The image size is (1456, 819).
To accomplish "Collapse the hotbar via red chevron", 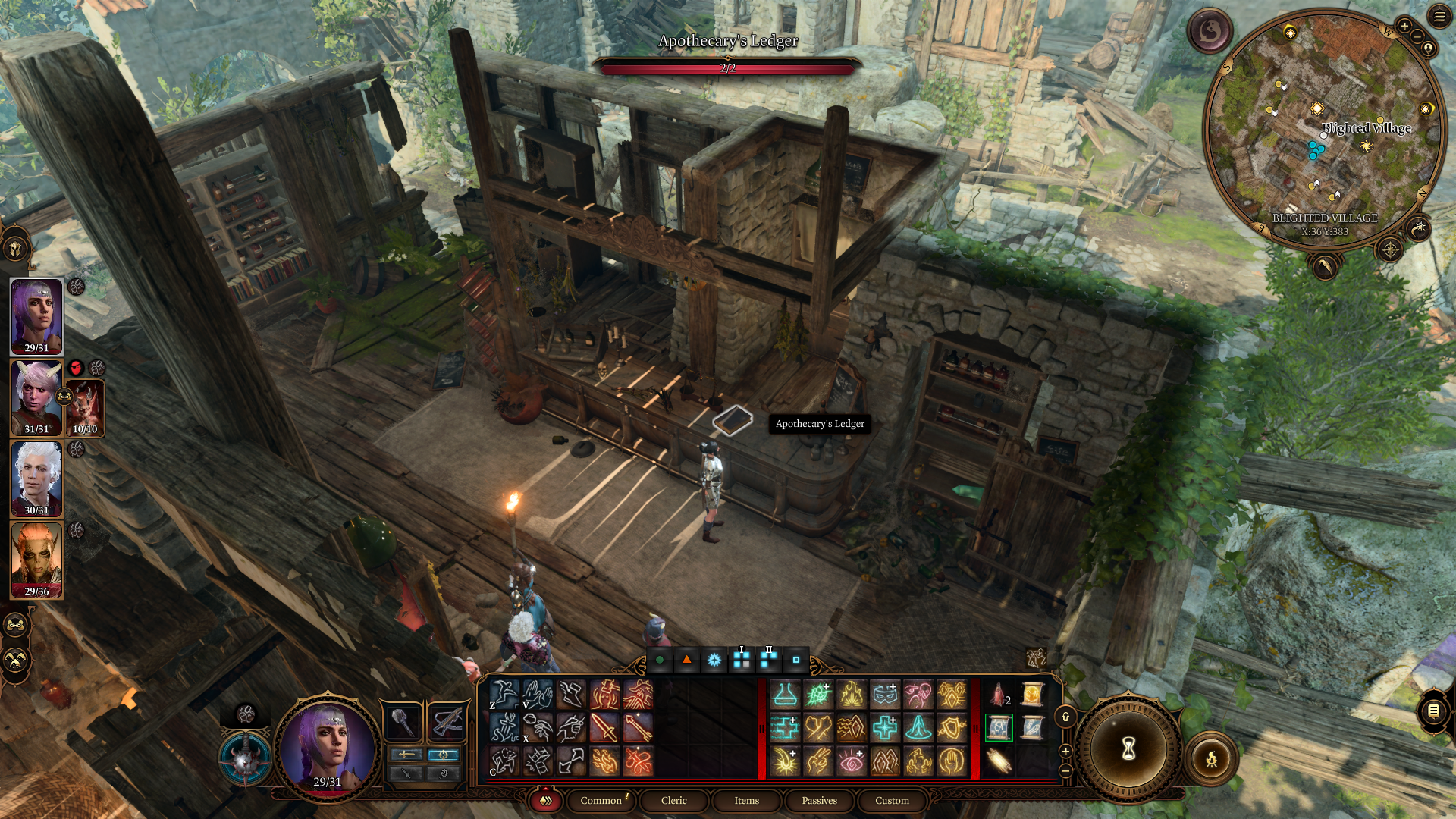I will point(544,800).
